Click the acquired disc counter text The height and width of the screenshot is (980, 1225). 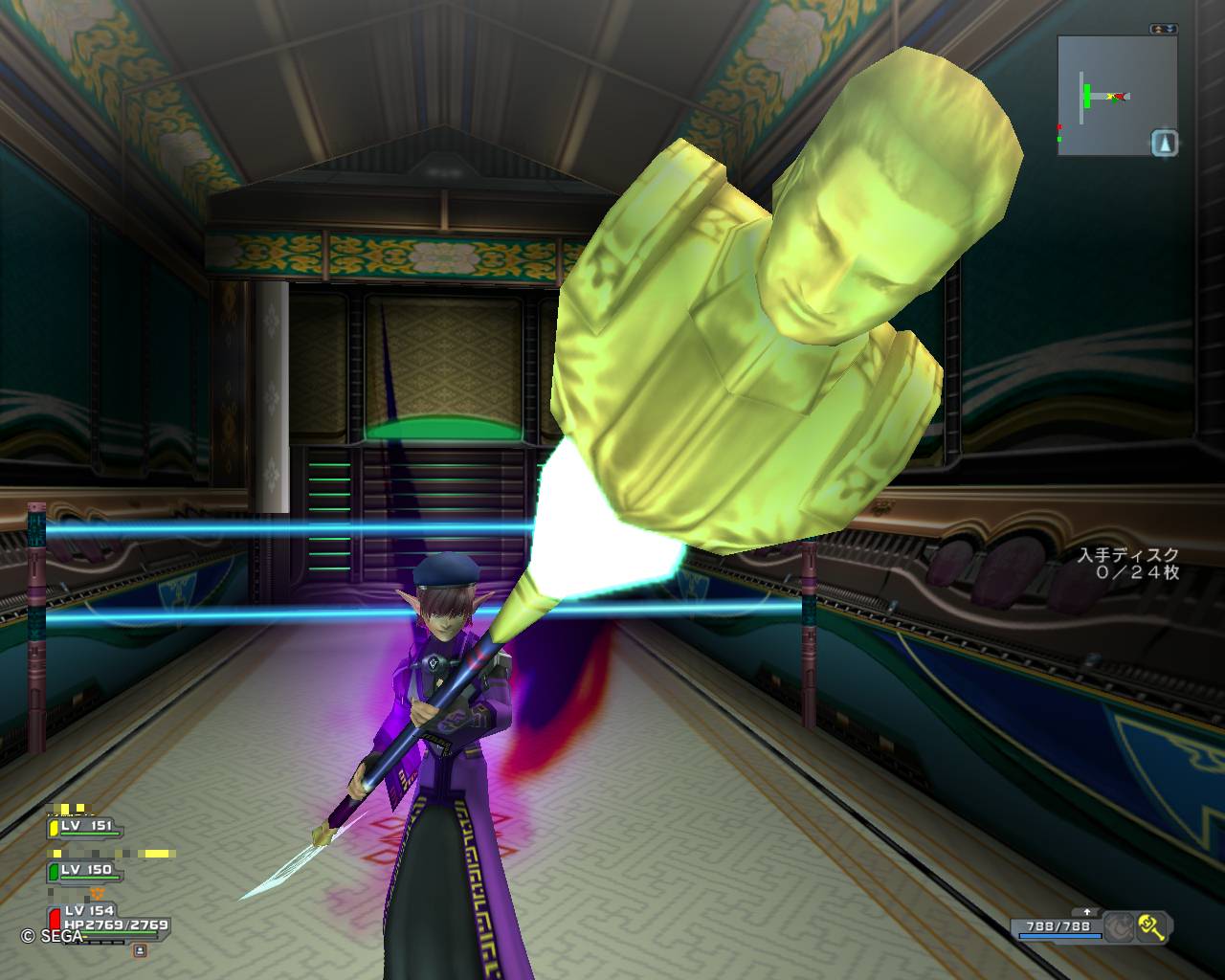pyautogui.click(x=1127, y=563)
